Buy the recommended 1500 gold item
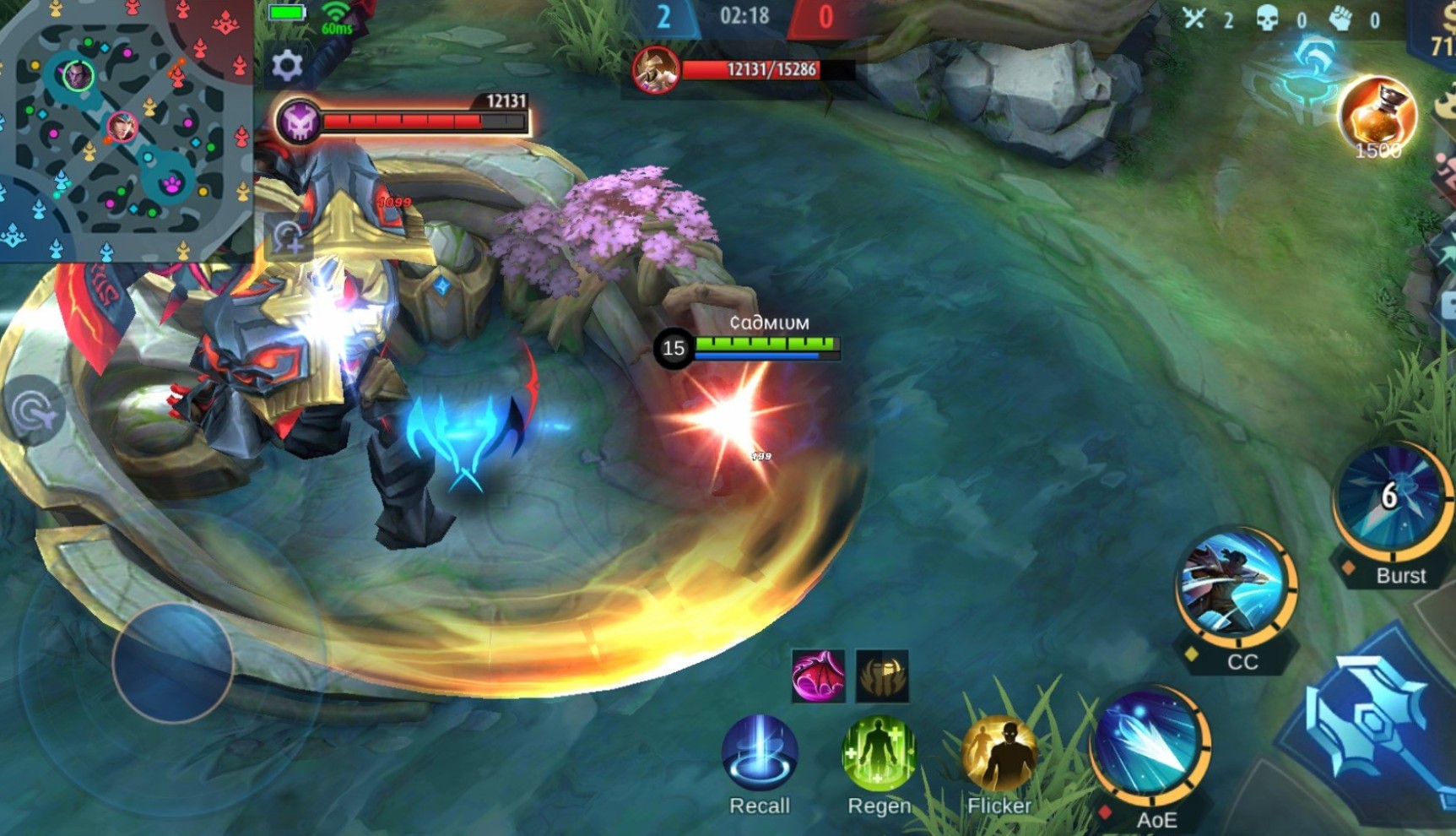The width and height of the screenshot is (1456, 836). point(1377,116)
